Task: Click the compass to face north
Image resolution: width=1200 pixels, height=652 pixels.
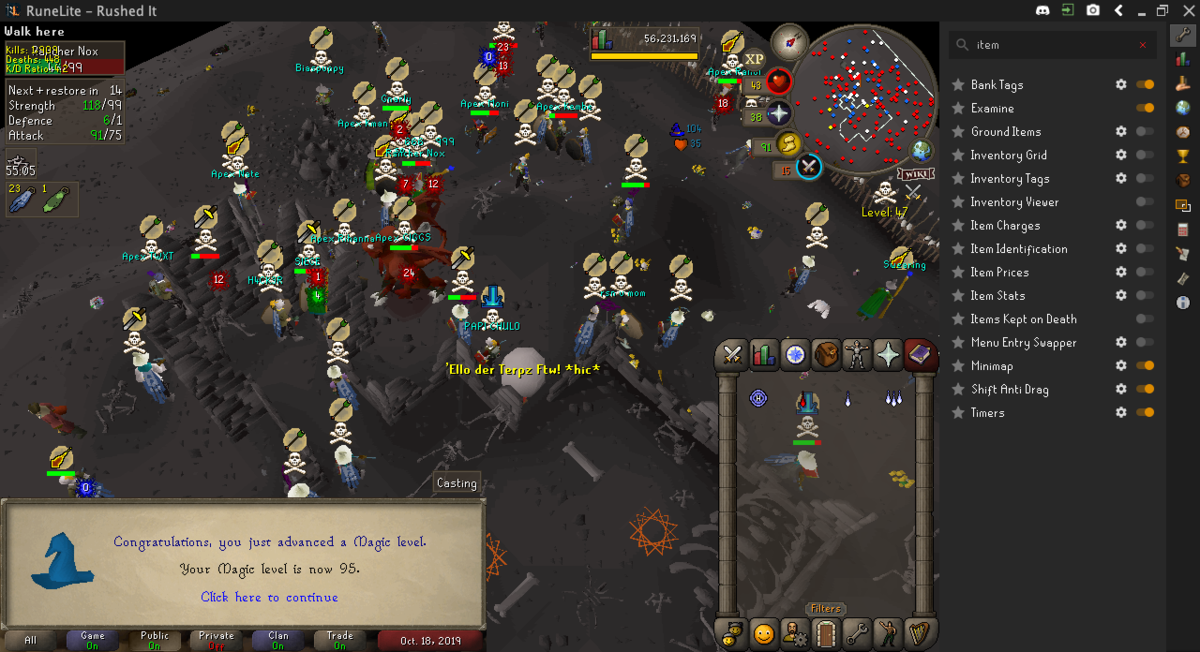Action: (x=789, y=41)
